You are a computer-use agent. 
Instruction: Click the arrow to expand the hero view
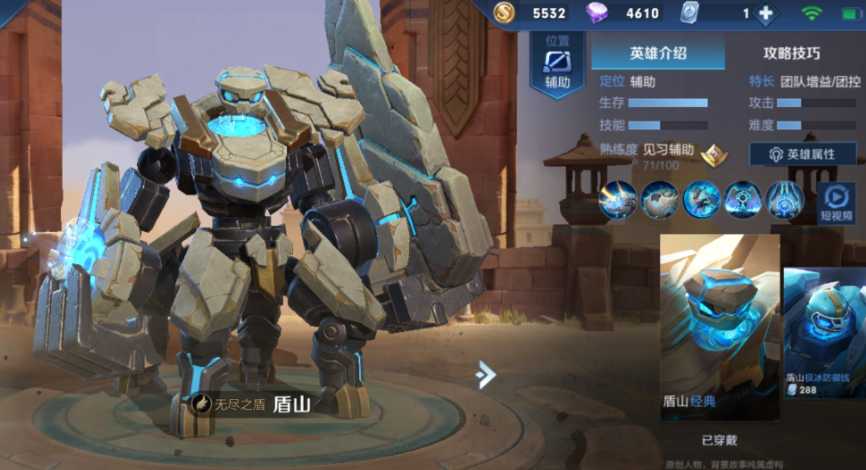coord(486,374)
